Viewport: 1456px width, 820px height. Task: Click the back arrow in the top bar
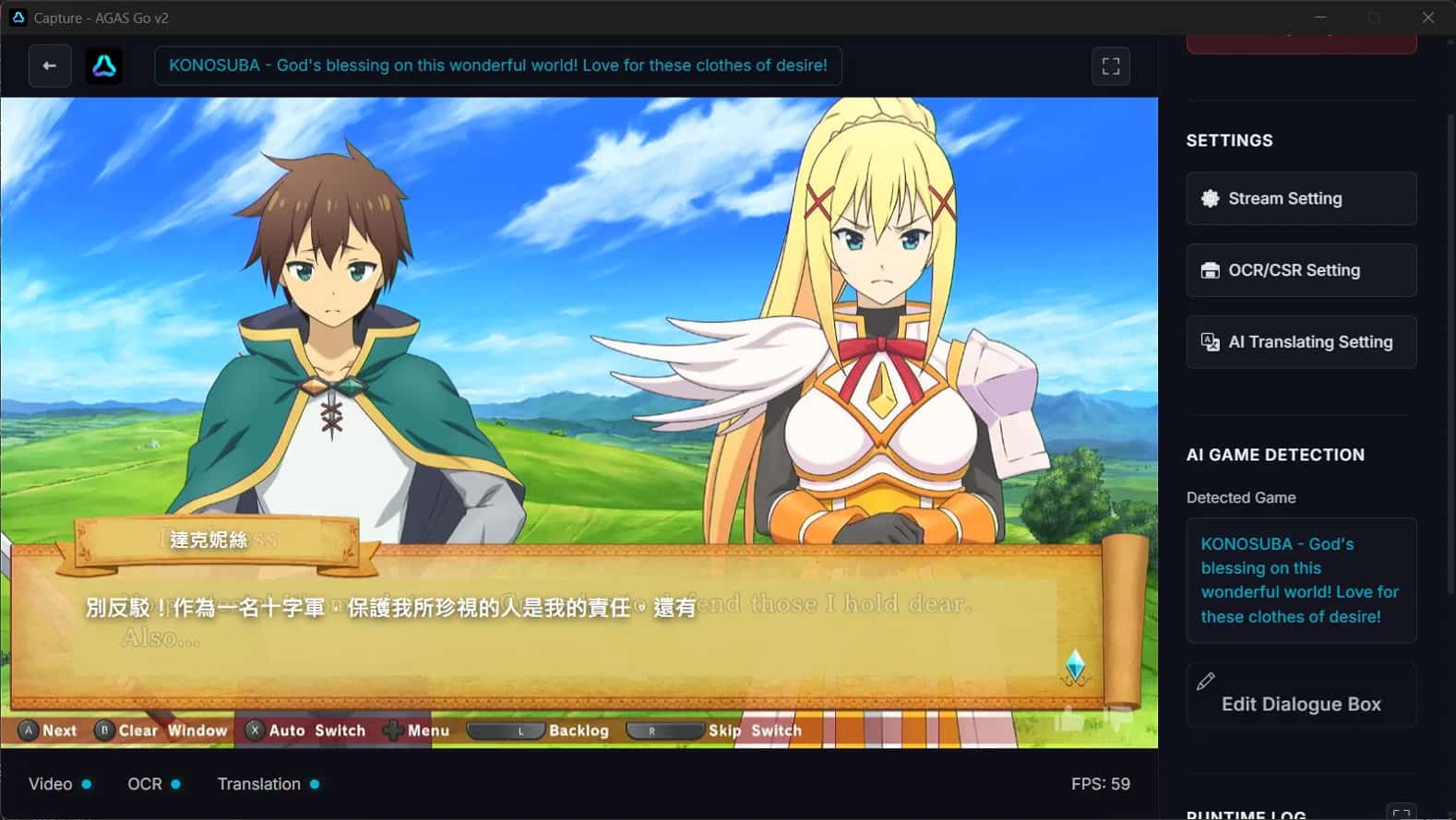[x=50, y=65]
